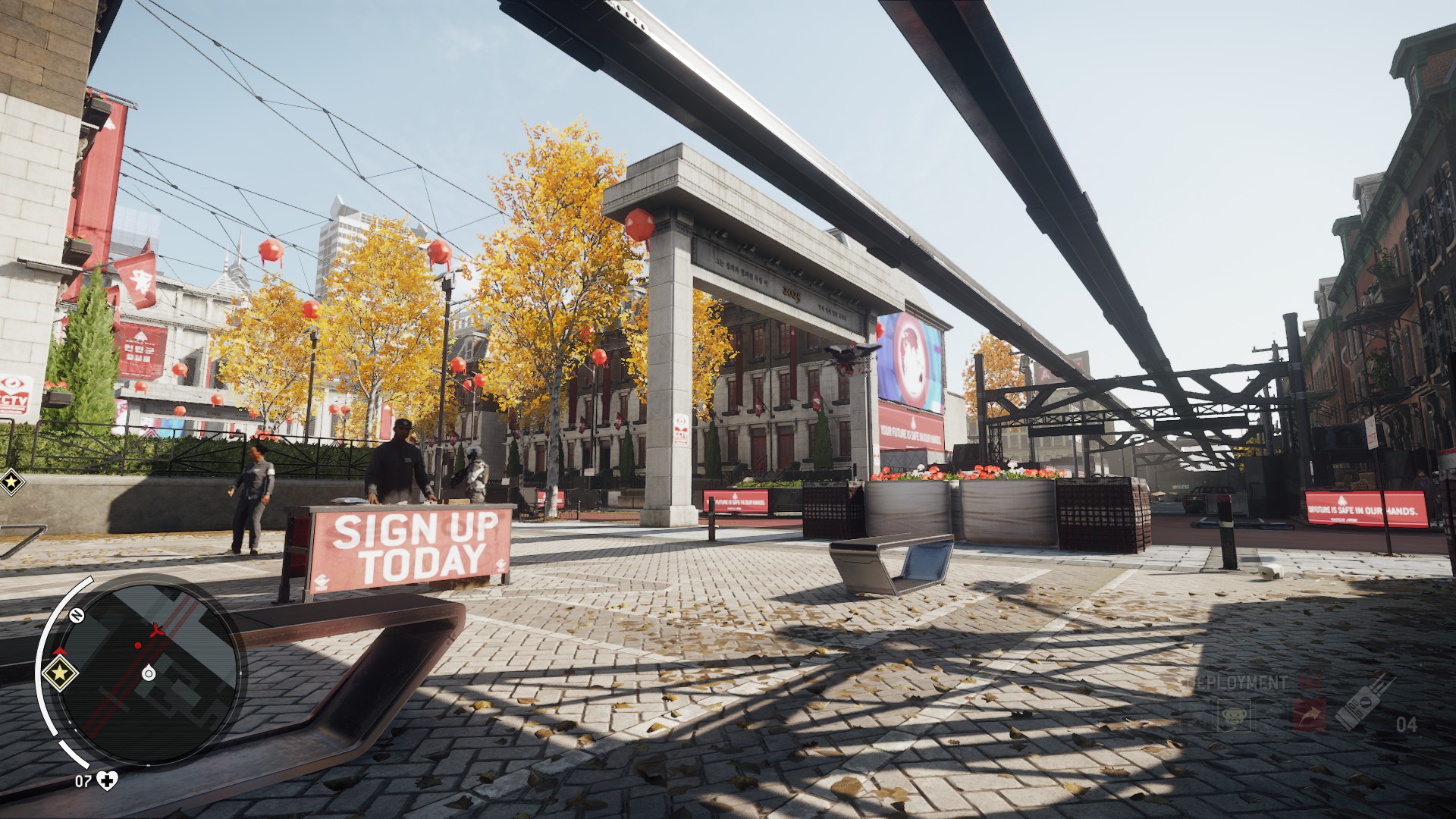Click the red dot contact on the minimap
Screen dimensions: 1456x819
coord(138,645)
